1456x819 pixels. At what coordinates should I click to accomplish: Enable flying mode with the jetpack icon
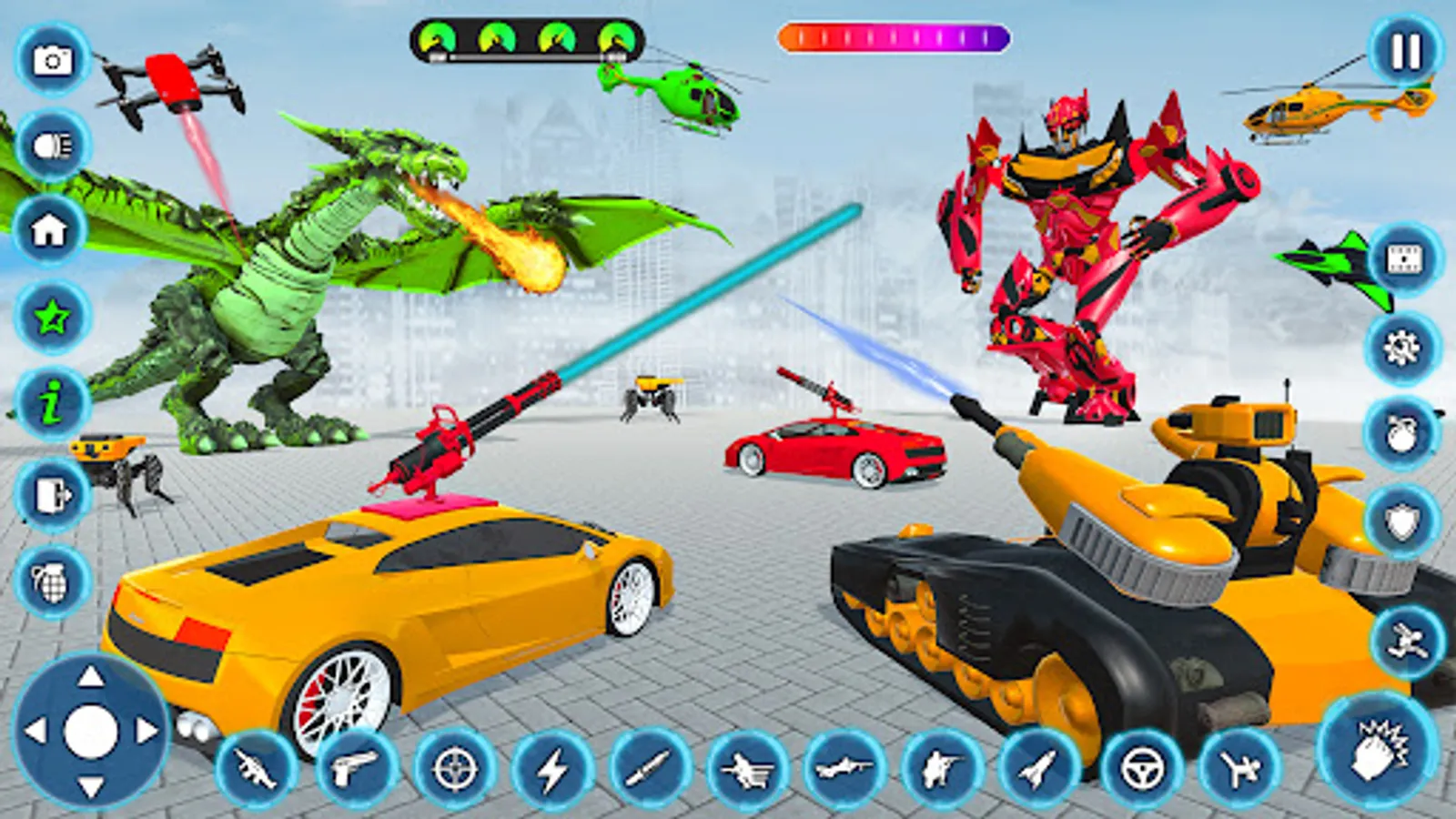(1406, 642)
